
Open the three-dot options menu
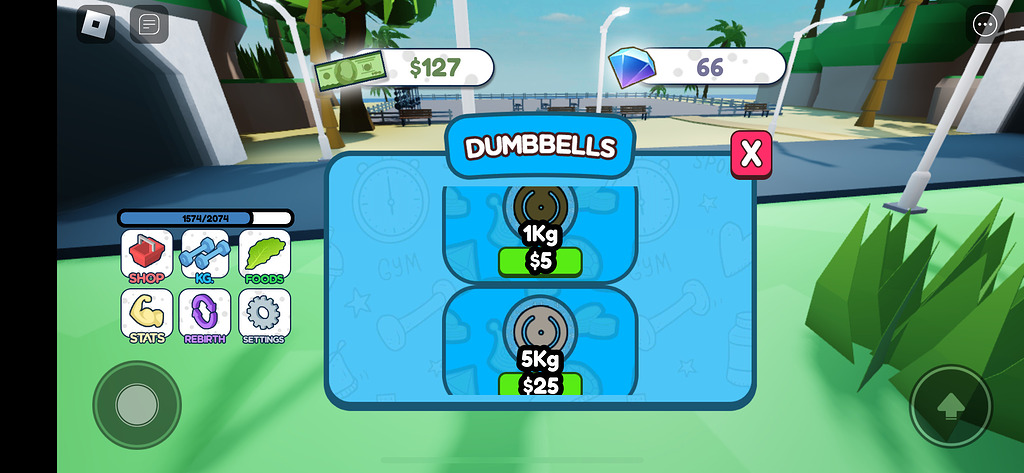point(985,24)
